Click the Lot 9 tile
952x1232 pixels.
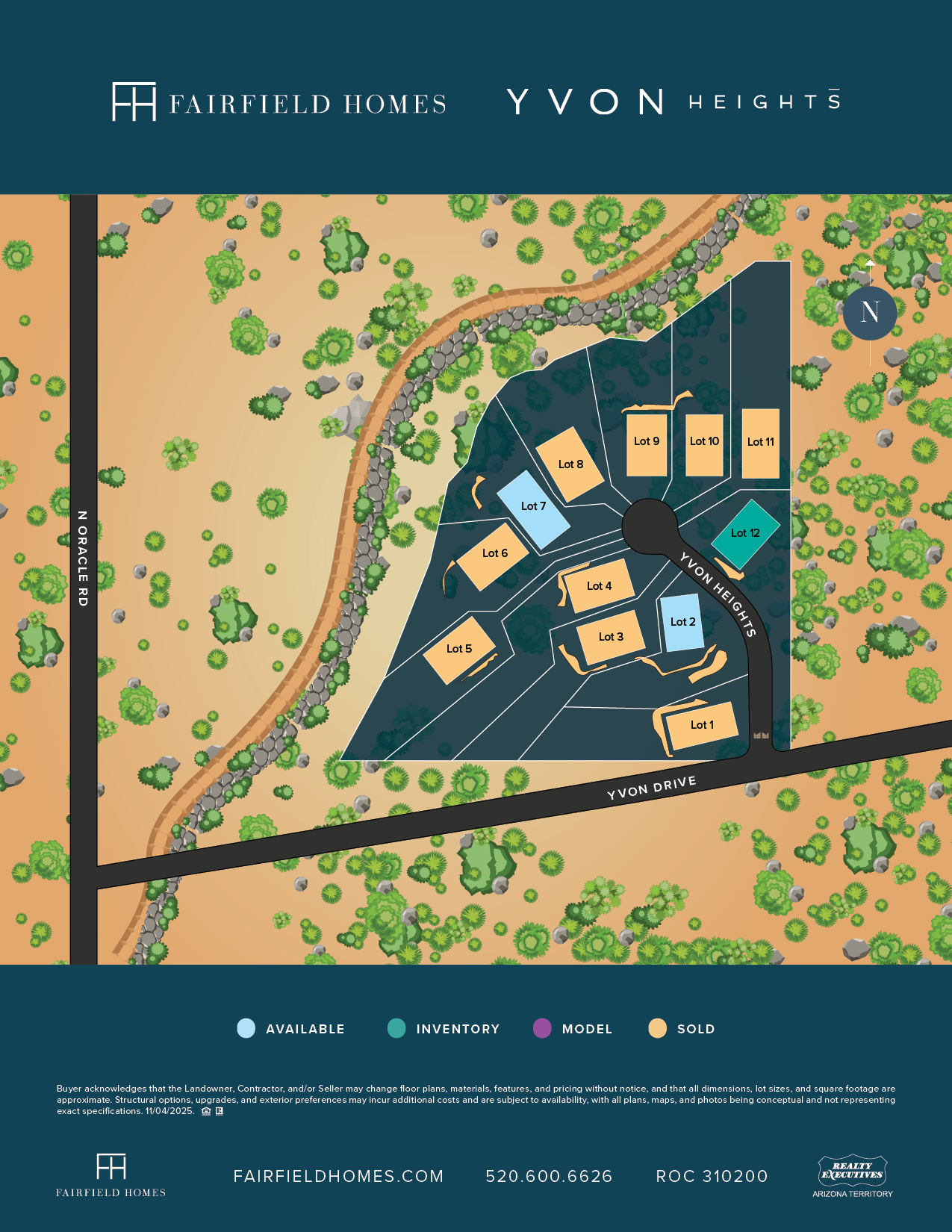click(x=647, y=445)
